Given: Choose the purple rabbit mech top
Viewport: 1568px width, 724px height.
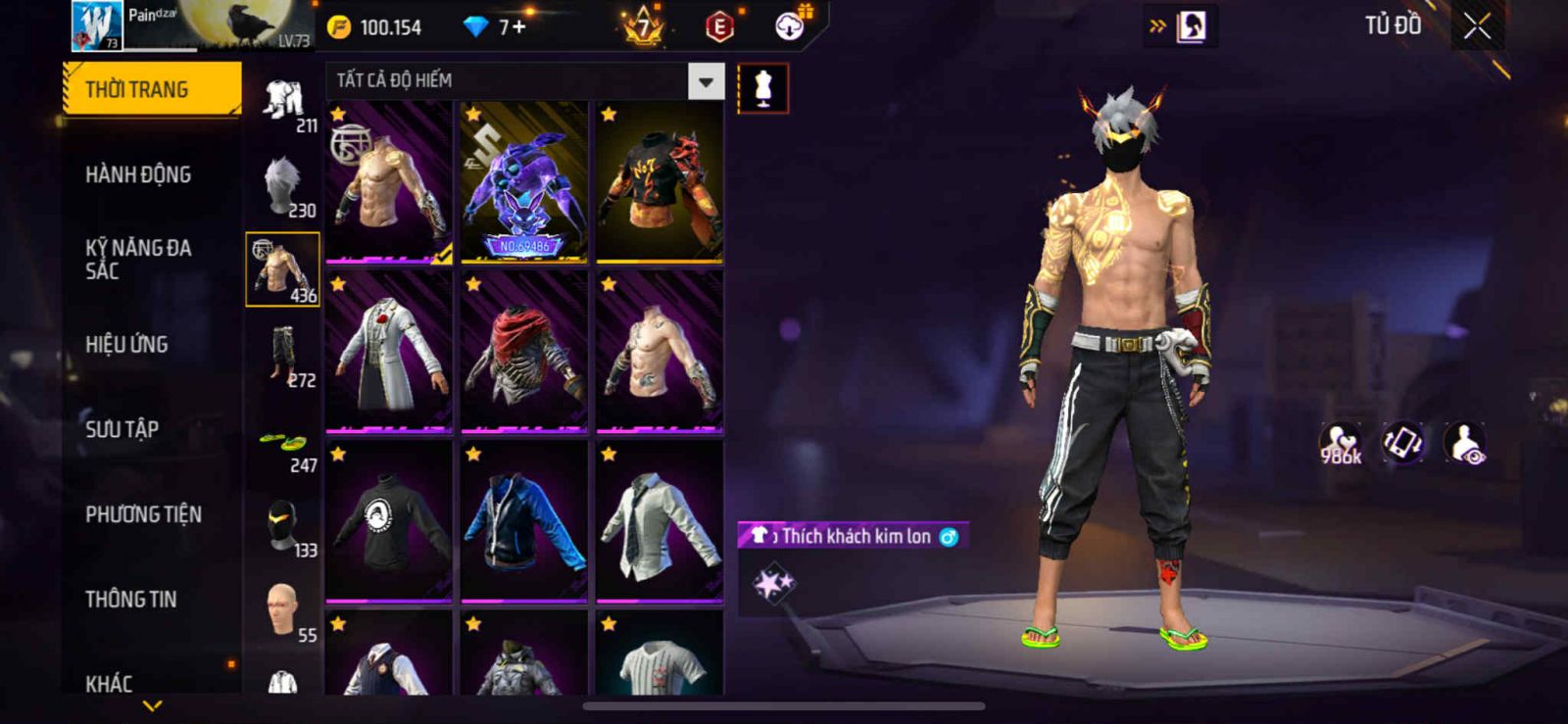Looking at the screenshot, I should 524,182.
